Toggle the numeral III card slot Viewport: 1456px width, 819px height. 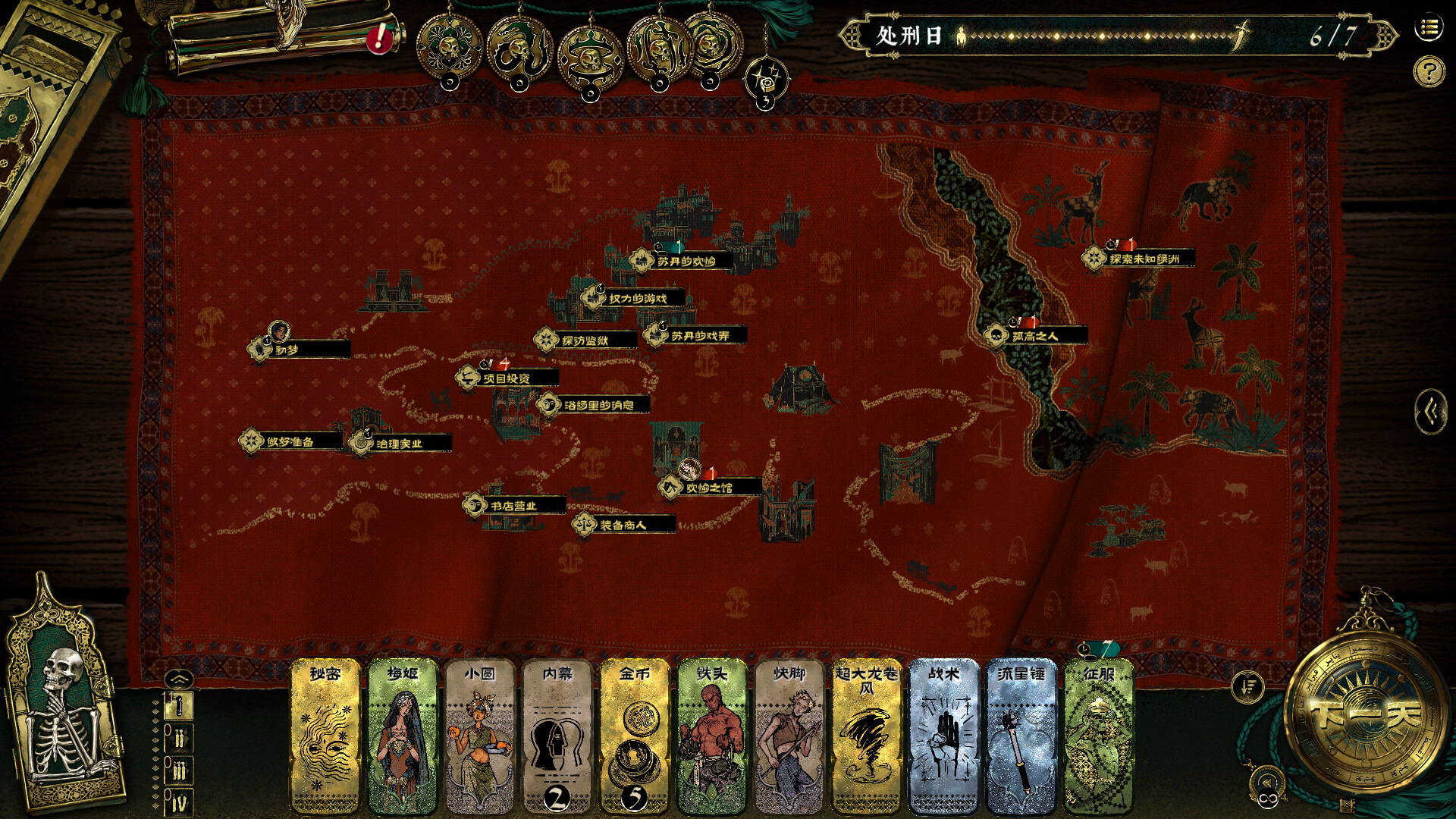coord(179,770)
